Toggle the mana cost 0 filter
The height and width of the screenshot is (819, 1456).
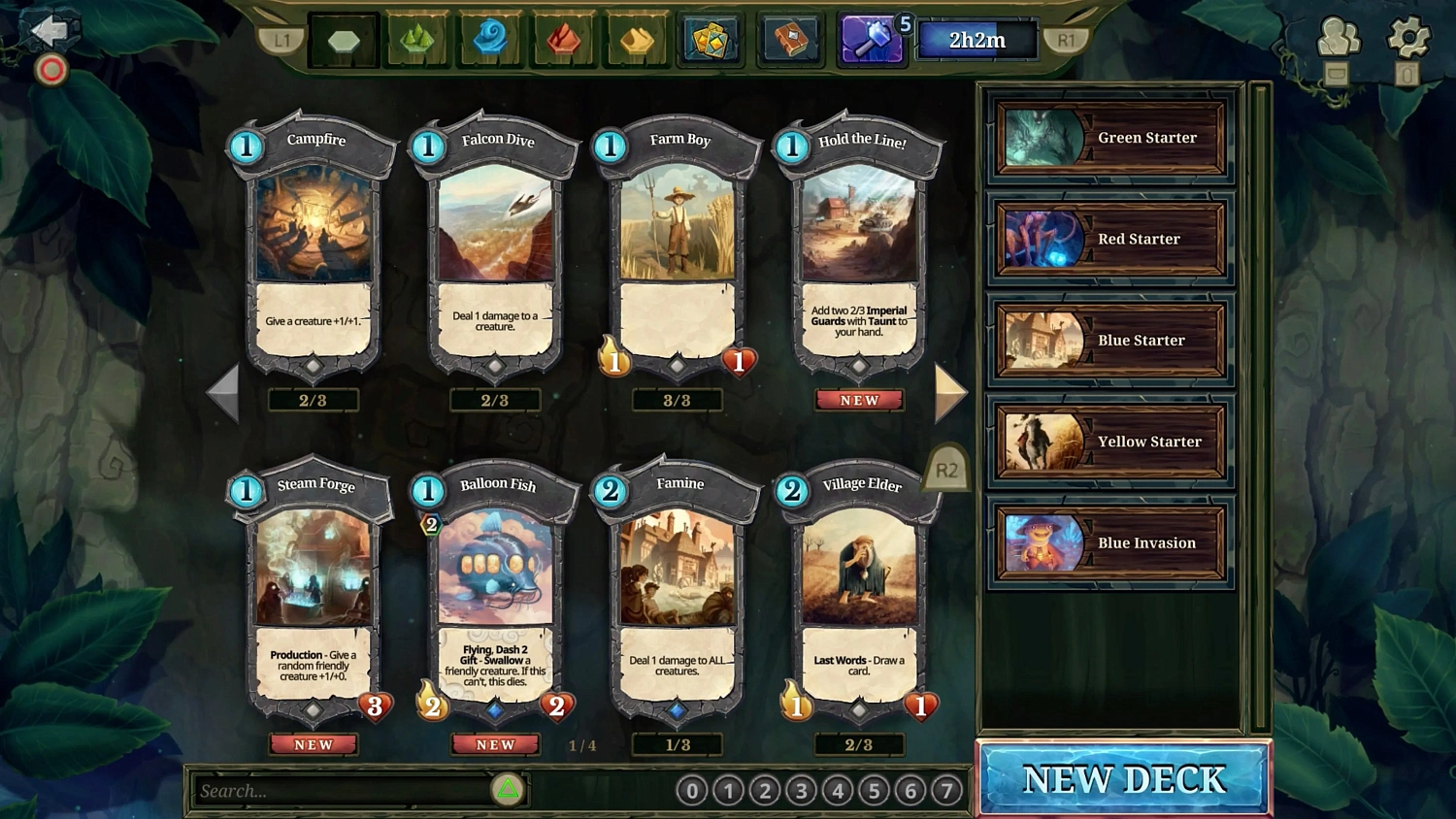691,791
